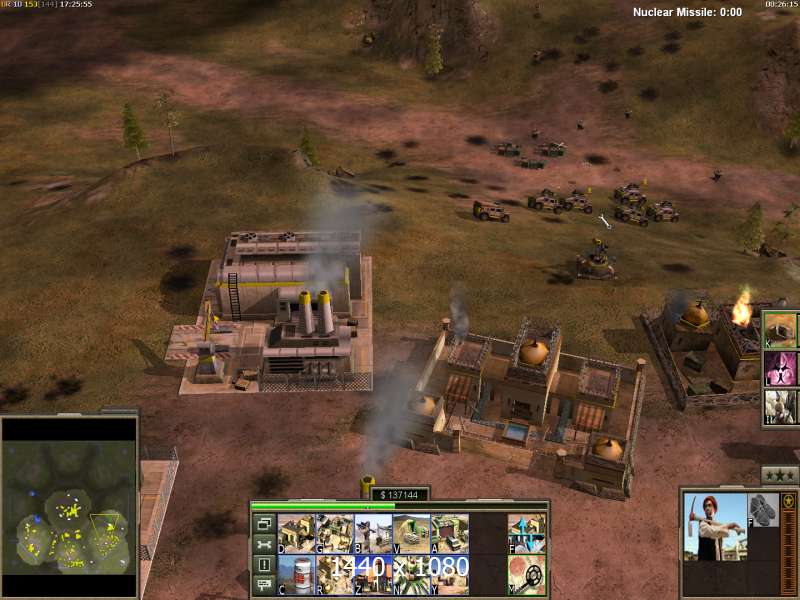Screen dimensions: 800x600
Task: Activate the pink biohazard Anthrax power
Action: tap(781, 368)
